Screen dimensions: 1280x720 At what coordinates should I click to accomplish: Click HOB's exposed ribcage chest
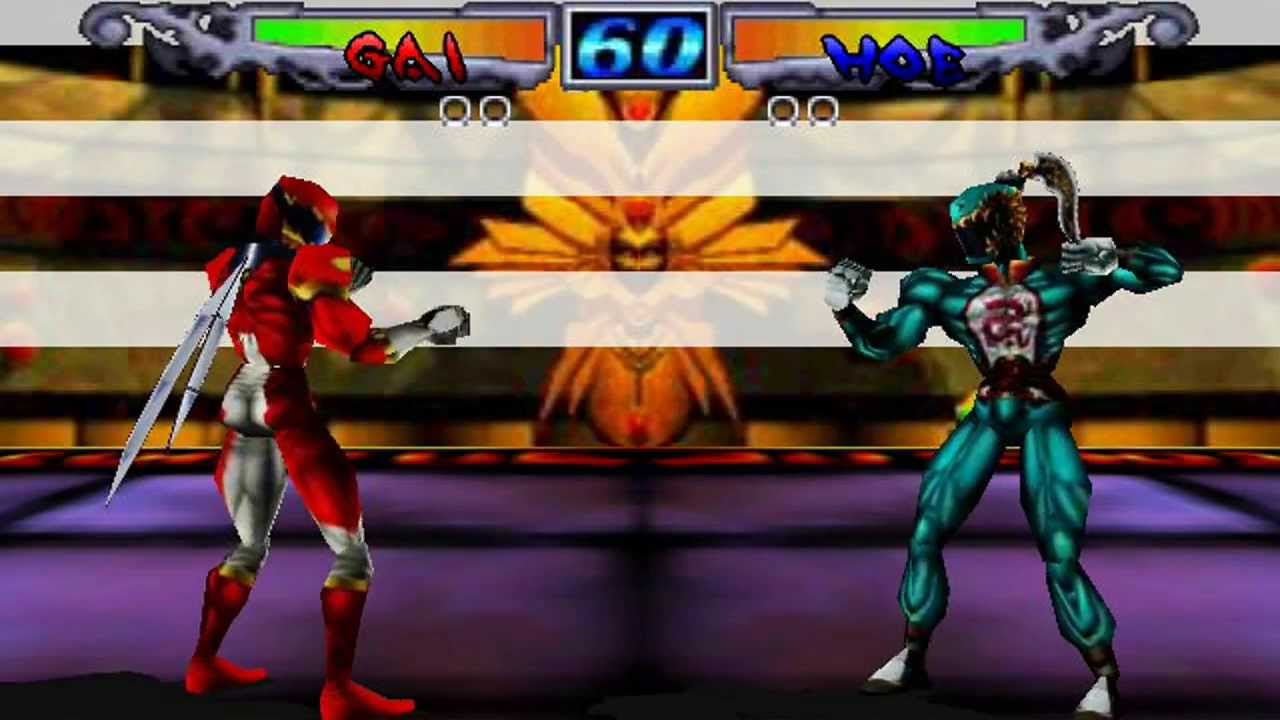click(x=1000, y=320)
